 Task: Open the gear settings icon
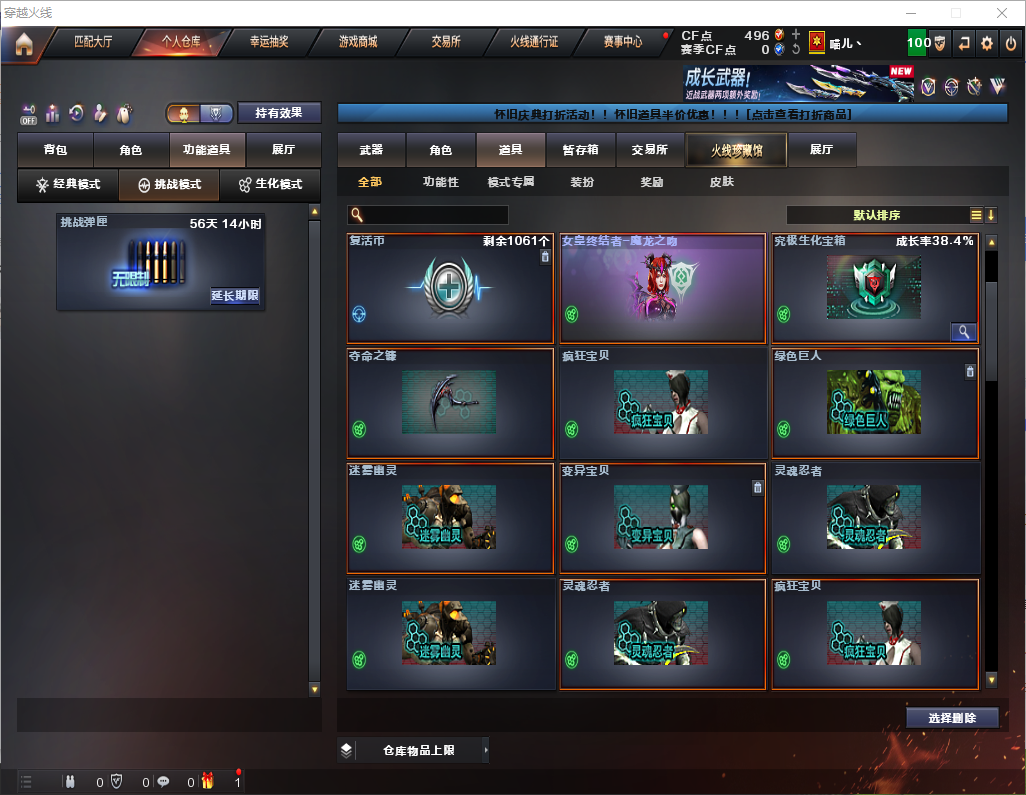[x=987, y=43]
